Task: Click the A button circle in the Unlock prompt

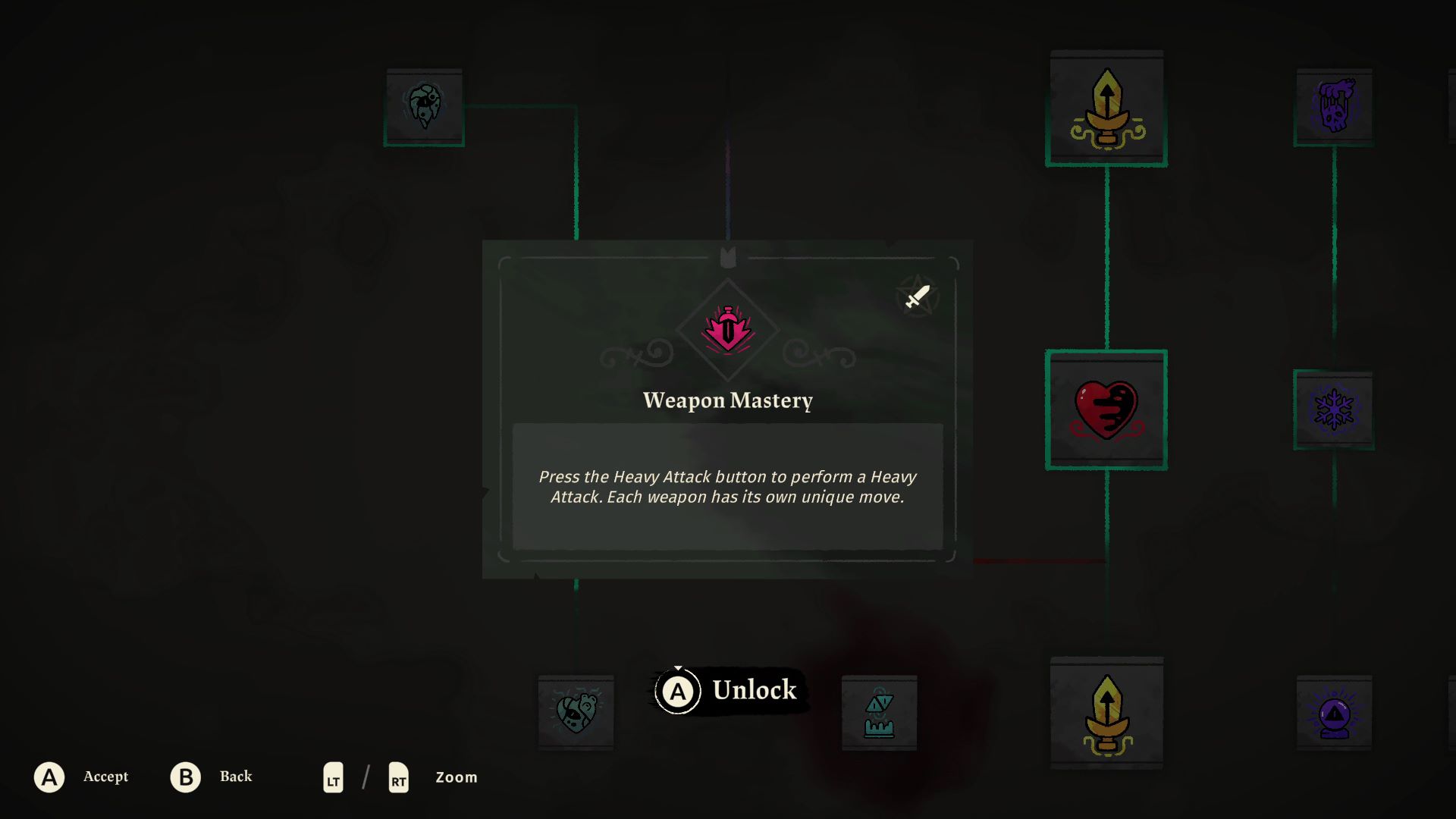Action: (x=677, y=690)
